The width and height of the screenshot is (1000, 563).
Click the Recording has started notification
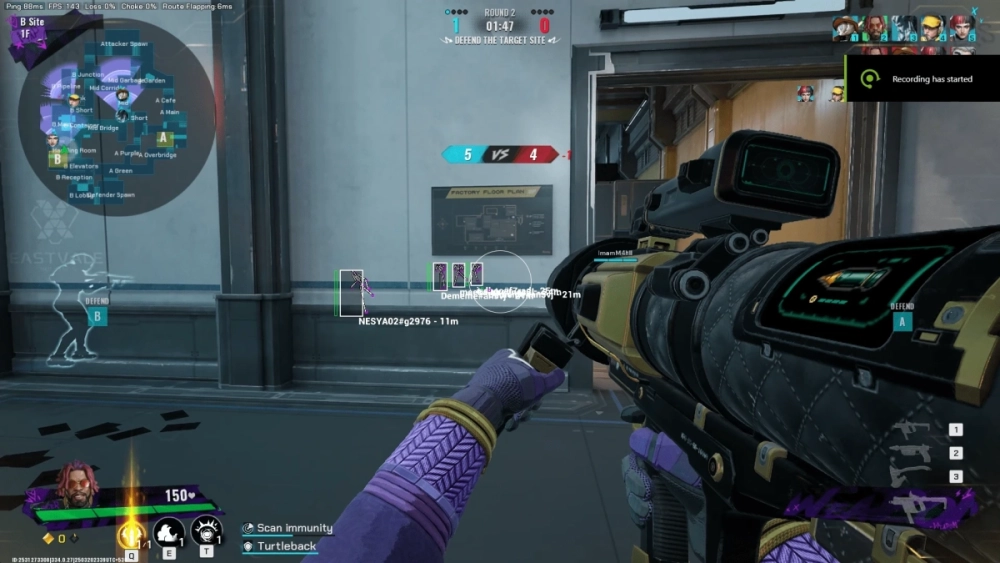(922, 79)
